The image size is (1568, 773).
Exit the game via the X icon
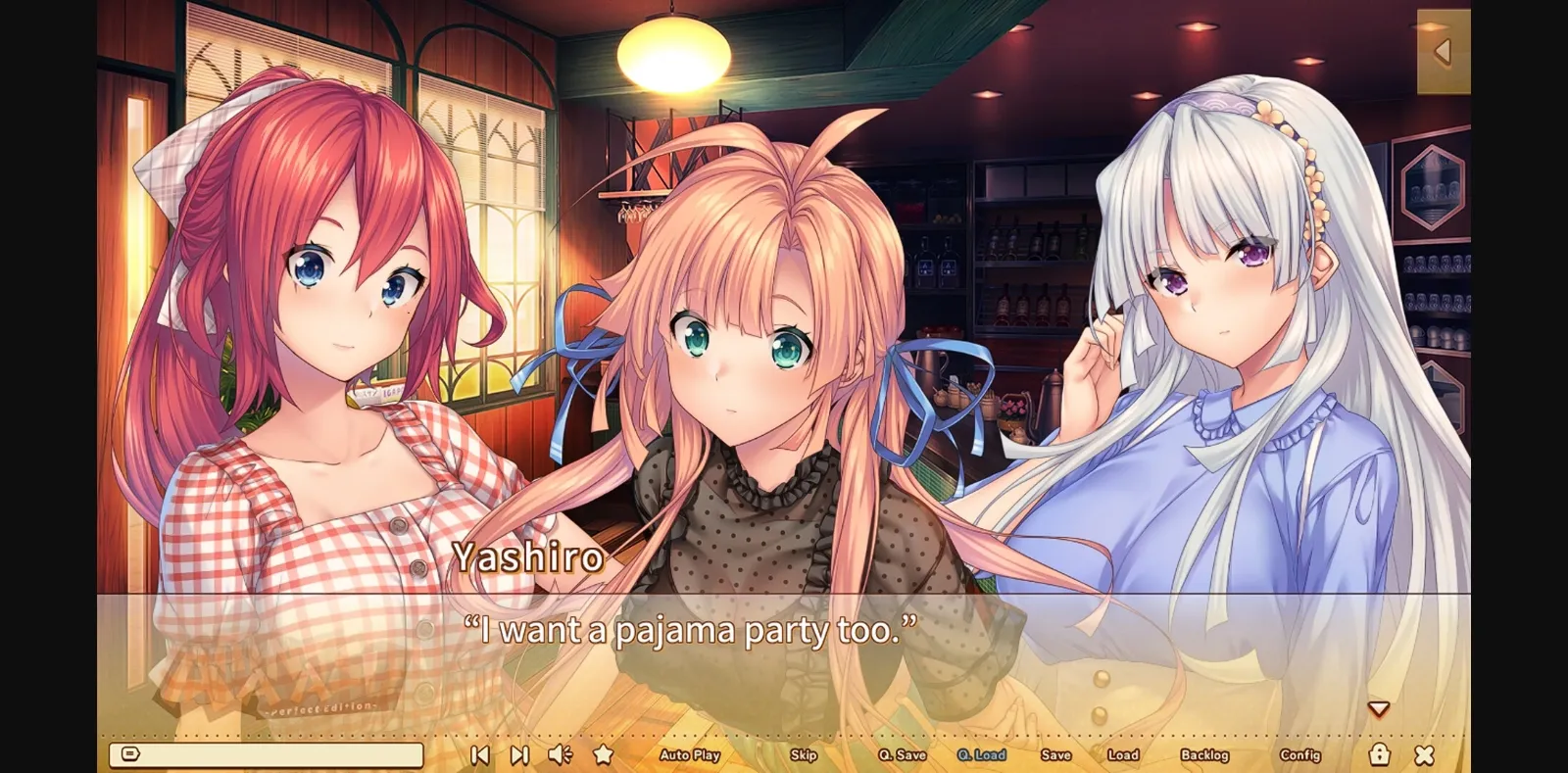pos(1423,754)
